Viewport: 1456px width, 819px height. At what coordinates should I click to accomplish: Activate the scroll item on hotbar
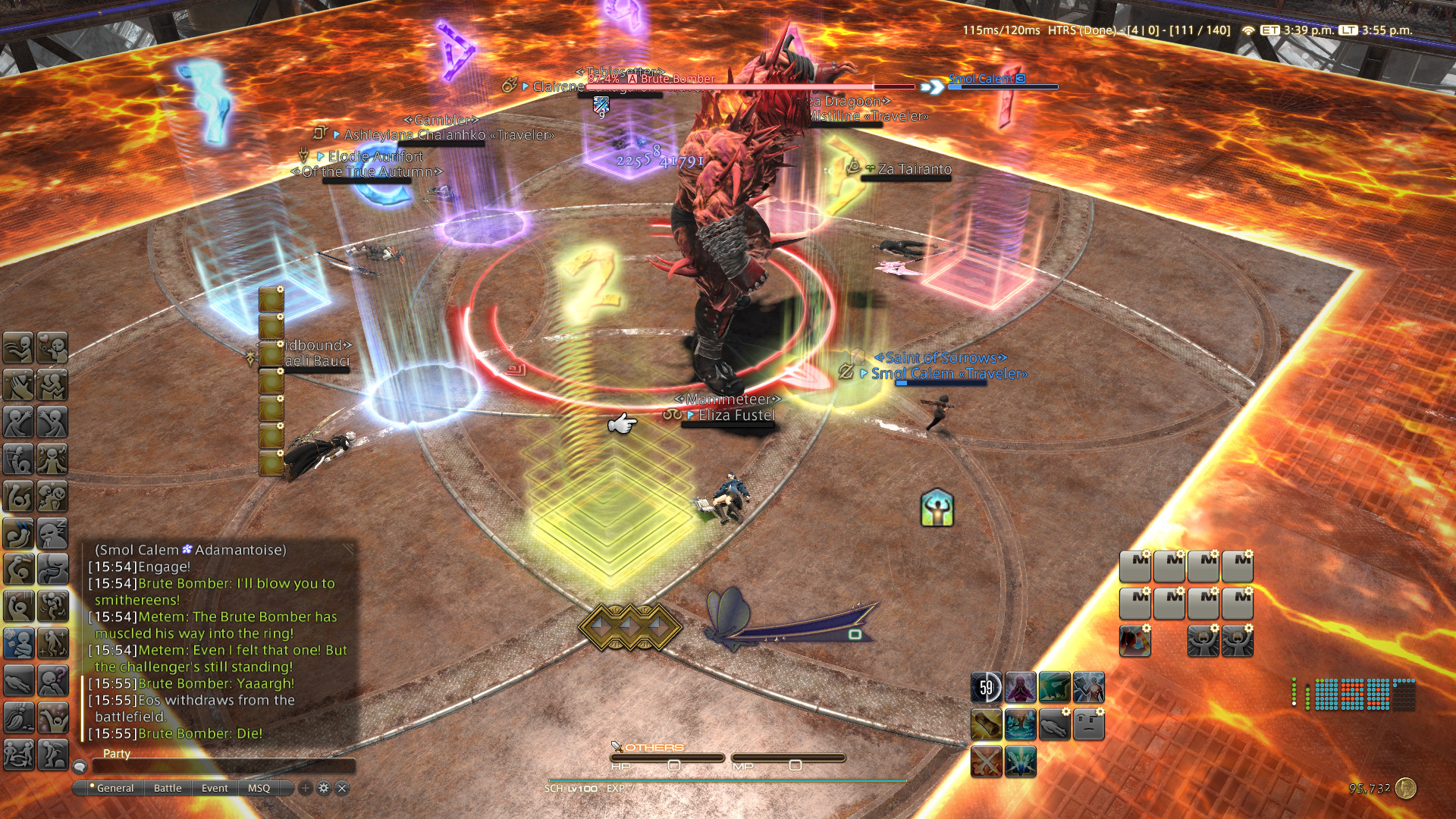(x=987, y=725)
